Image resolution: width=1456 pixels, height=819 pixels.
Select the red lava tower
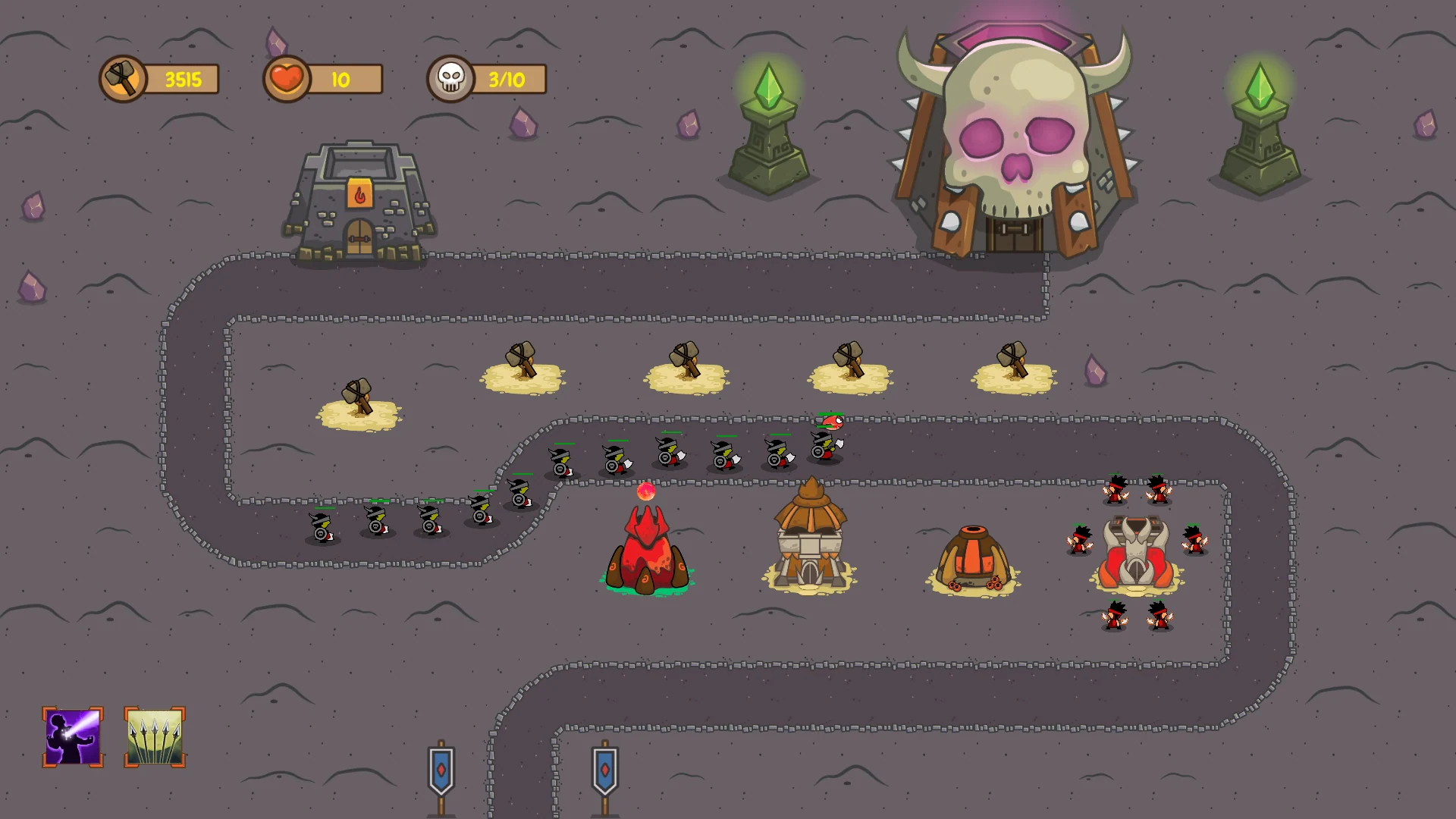click(x=646, y=550)
